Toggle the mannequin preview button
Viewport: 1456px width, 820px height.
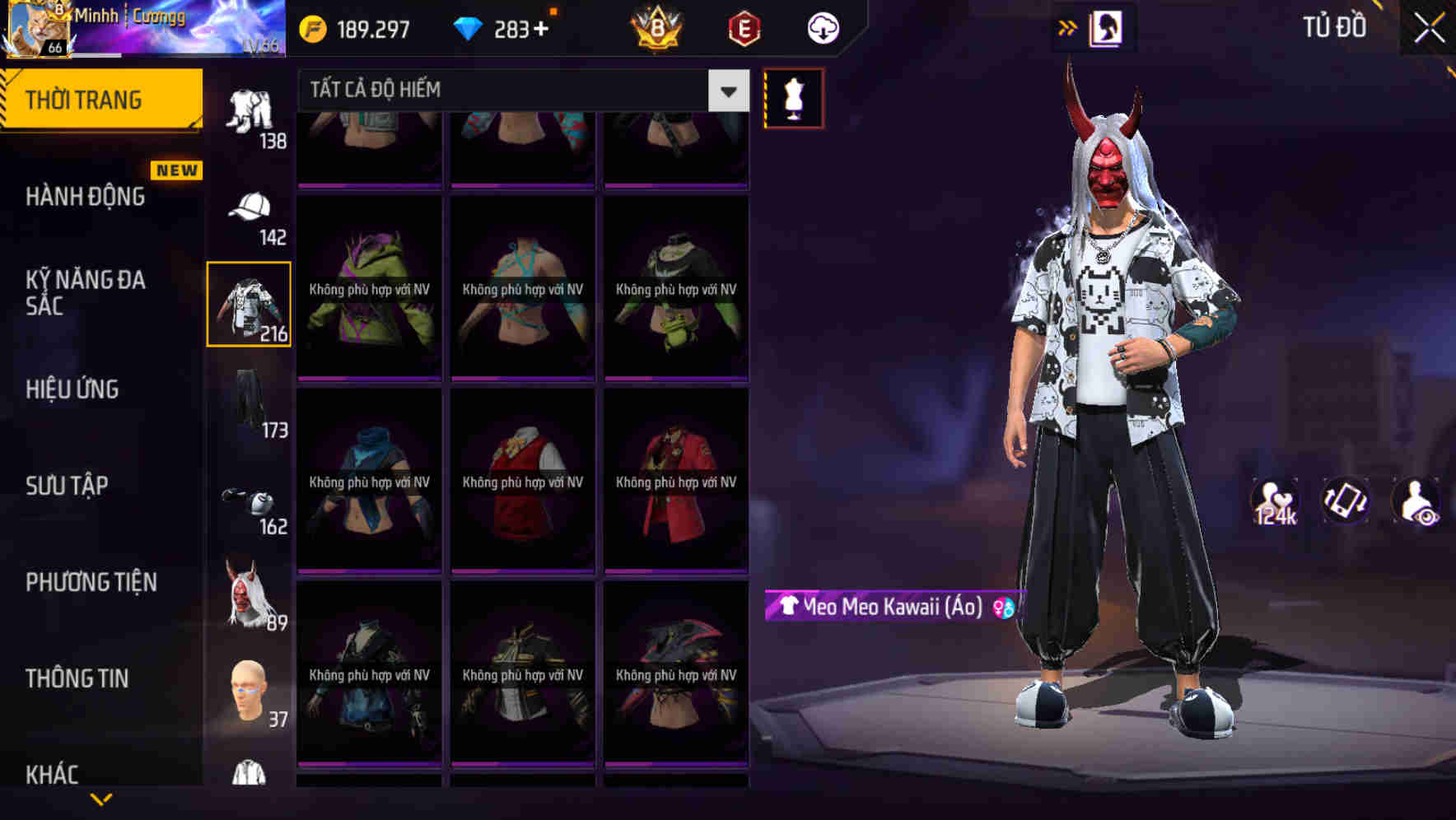795,96
